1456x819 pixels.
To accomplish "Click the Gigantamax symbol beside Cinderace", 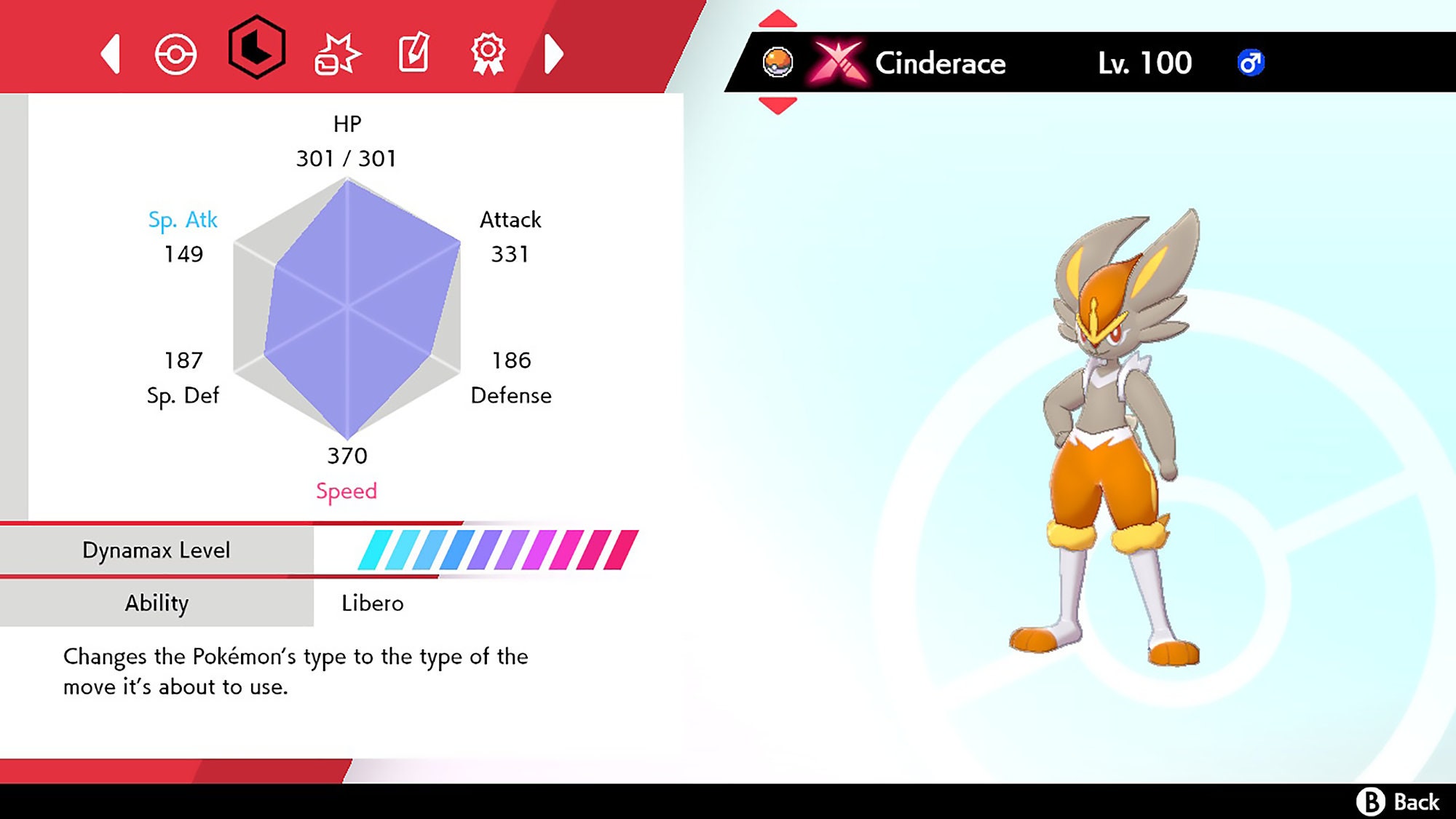I will point(839,61).
